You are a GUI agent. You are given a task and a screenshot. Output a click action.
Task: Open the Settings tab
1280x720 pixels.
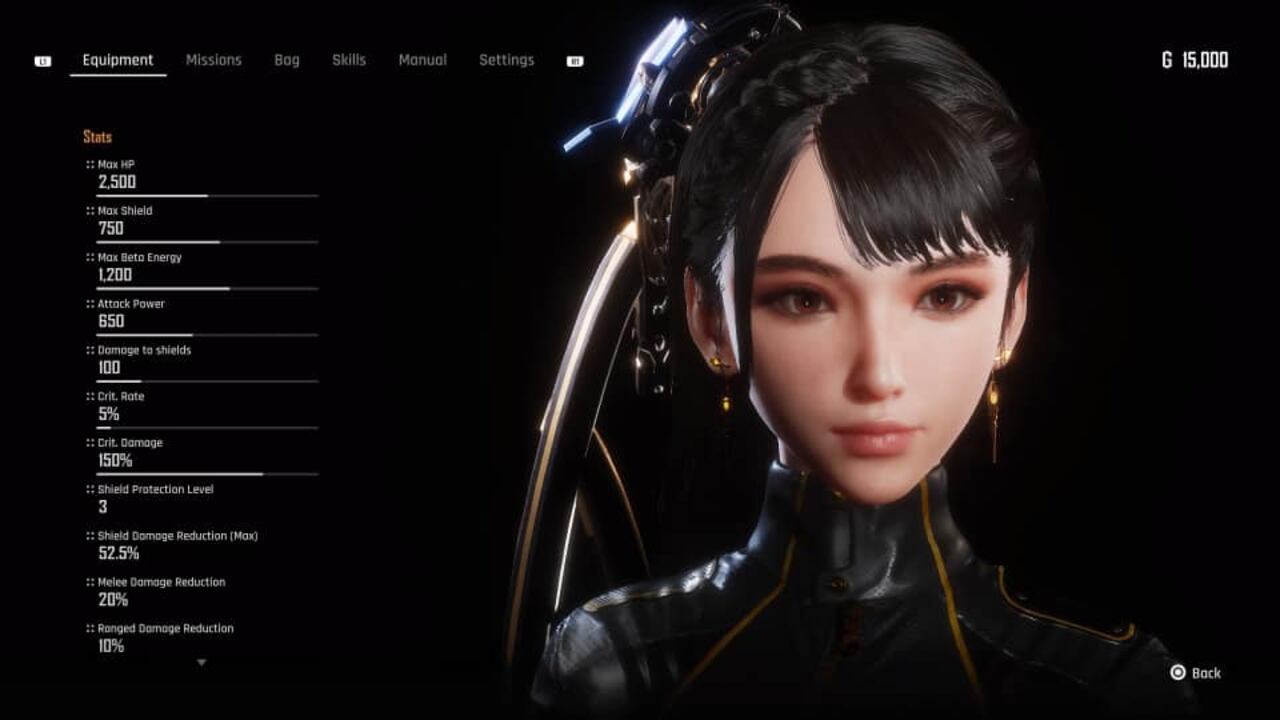tap(507, 60)
